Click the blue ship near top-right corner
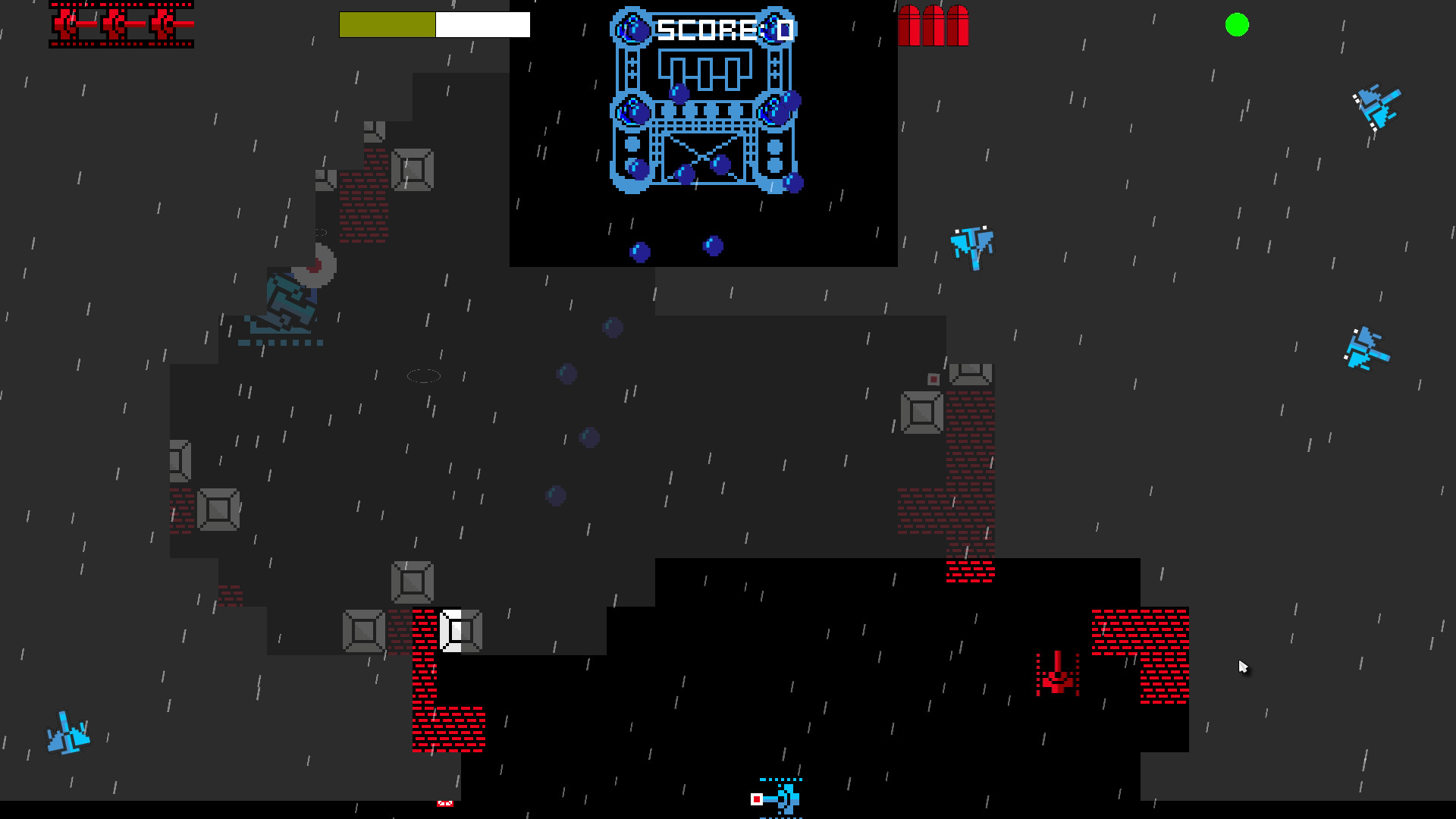Screen dimensions: 1456x819 [x=1378, y=106]
